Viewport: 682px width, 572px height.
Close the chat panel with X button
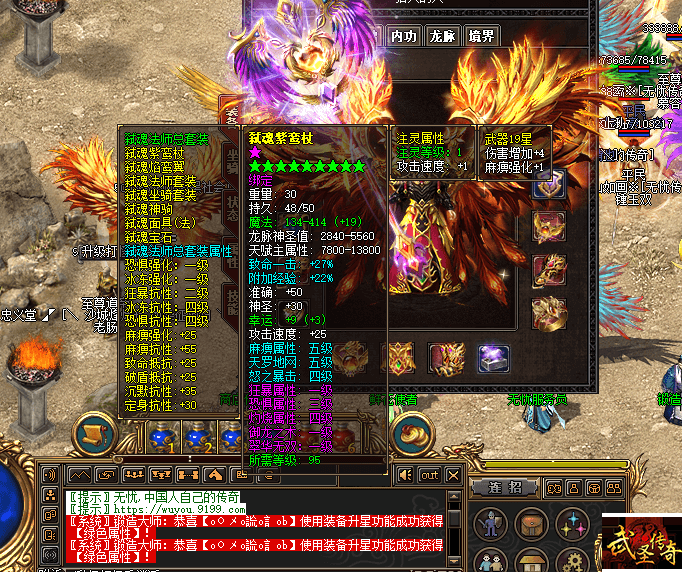tap(454, 474)
